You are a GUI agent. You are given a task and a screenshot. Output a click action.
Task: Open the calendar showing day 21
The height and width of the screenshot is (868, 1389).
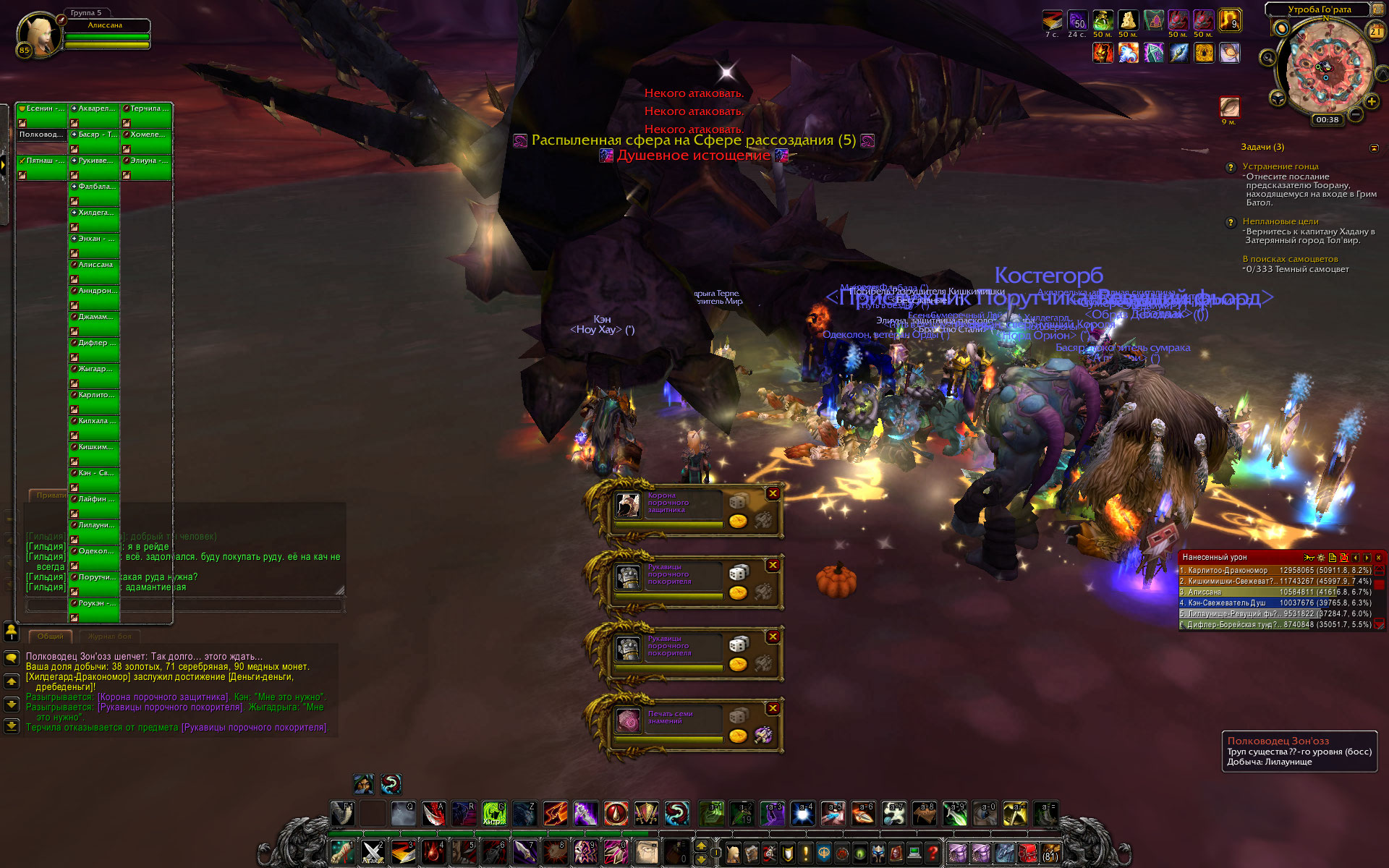[x=1375, y=31]
